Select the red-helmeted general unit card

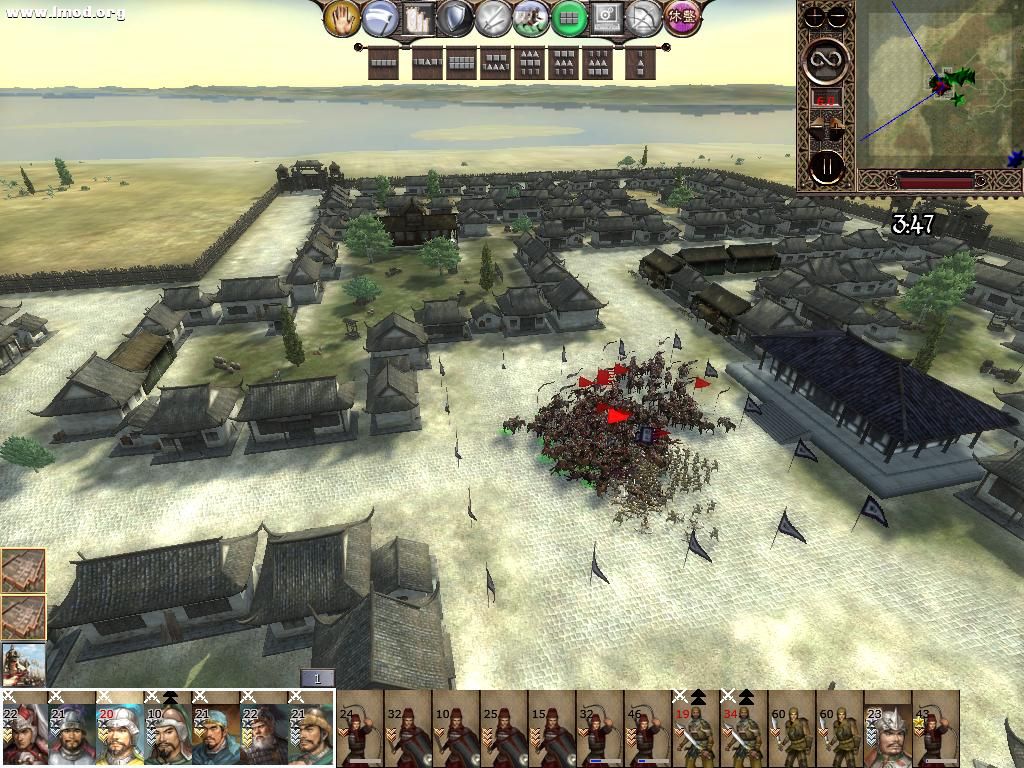(x=24, y=729)
